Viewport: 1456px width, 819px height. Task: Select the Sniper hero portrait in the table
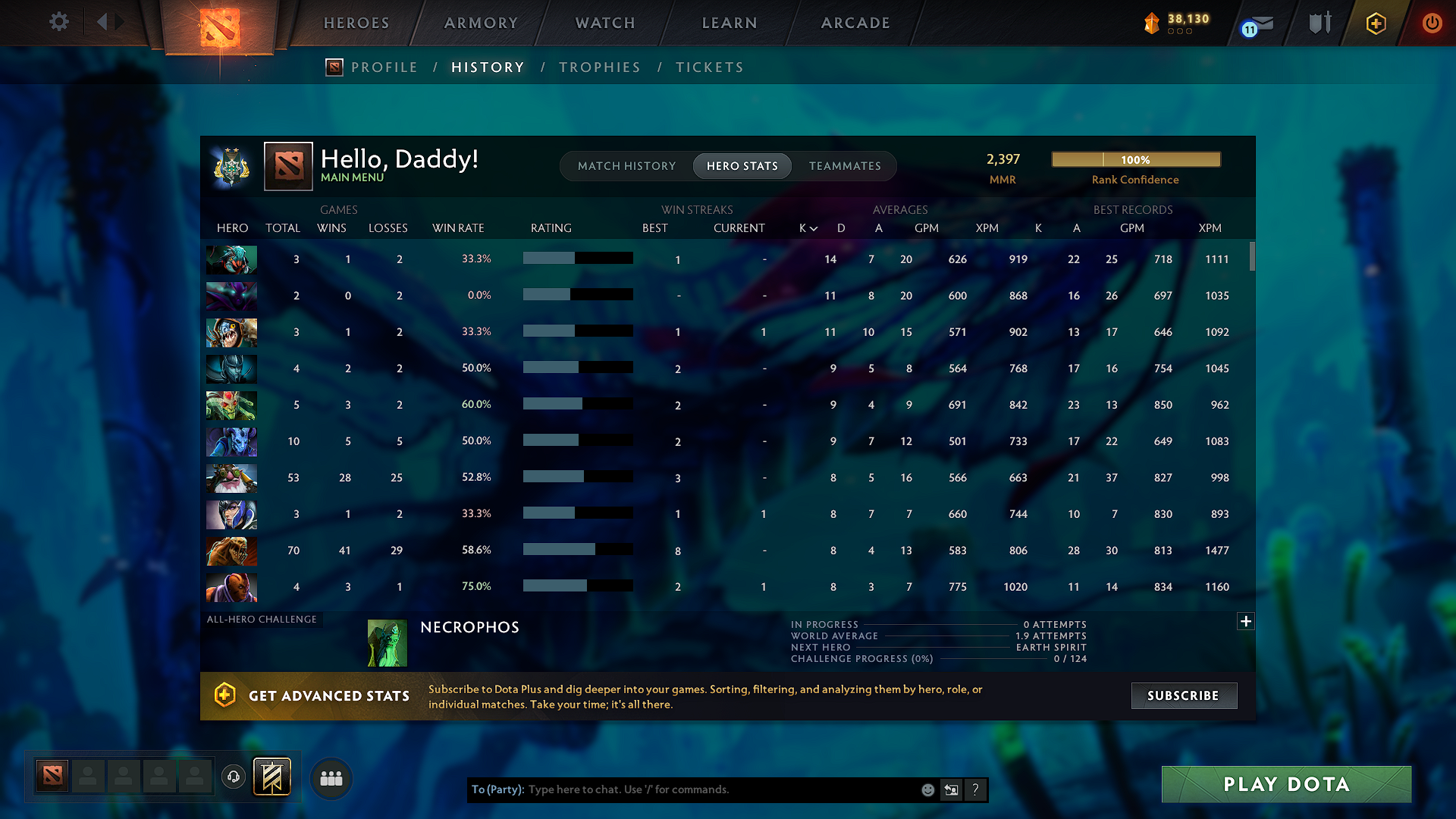[x=231, y=478]
